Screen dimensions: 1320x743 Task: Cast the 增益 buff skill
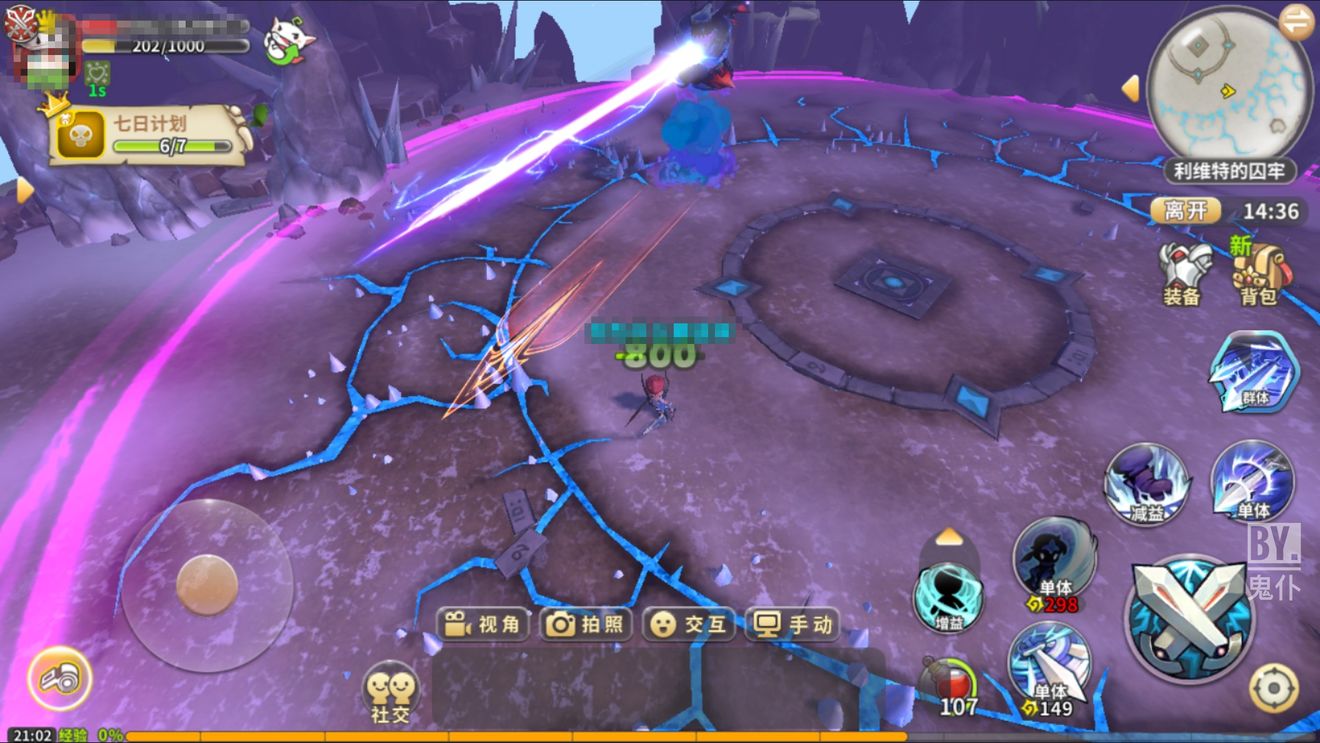pos(948,597)
